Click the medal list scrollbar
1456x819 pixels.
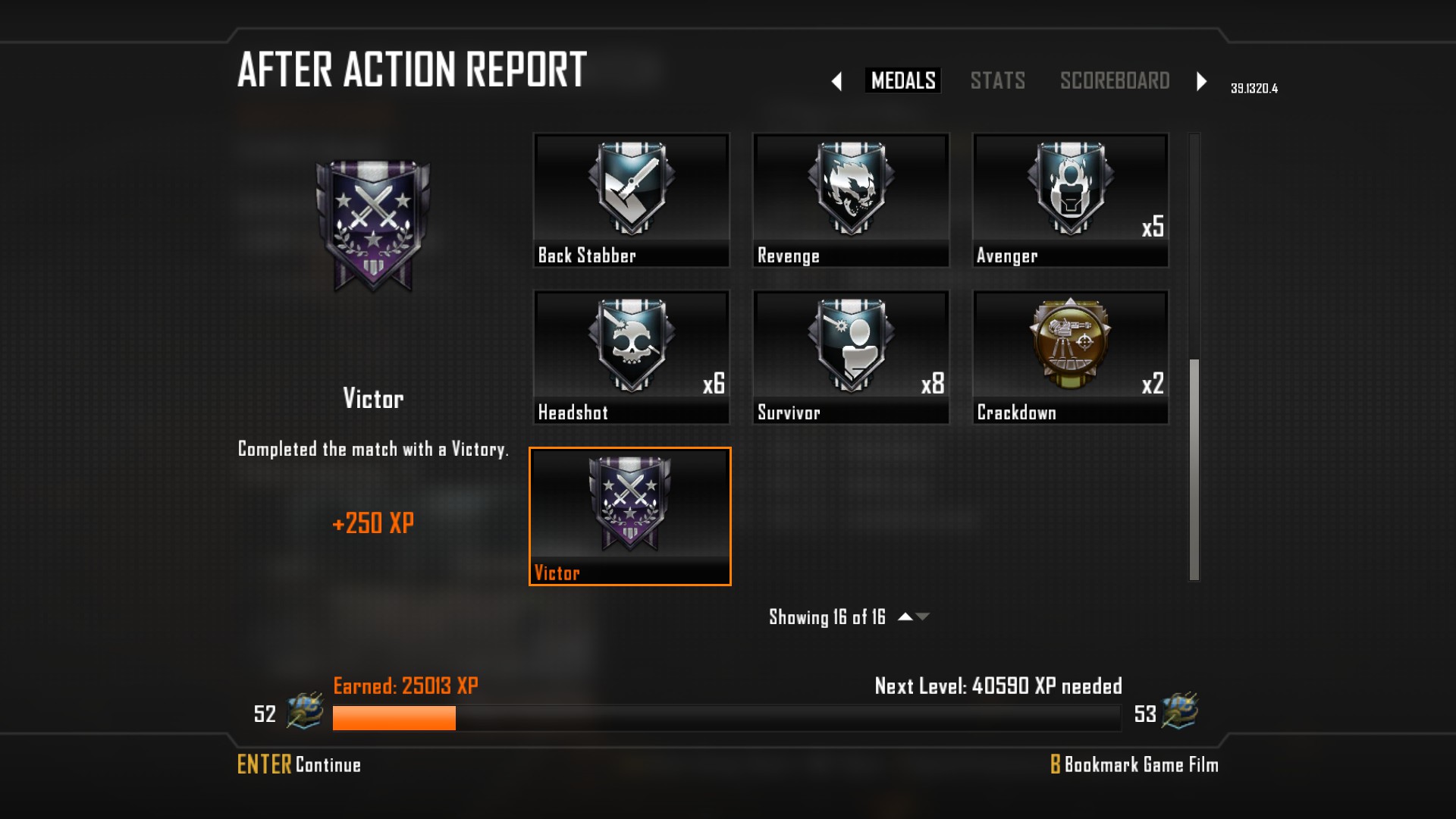[1194, 469]
